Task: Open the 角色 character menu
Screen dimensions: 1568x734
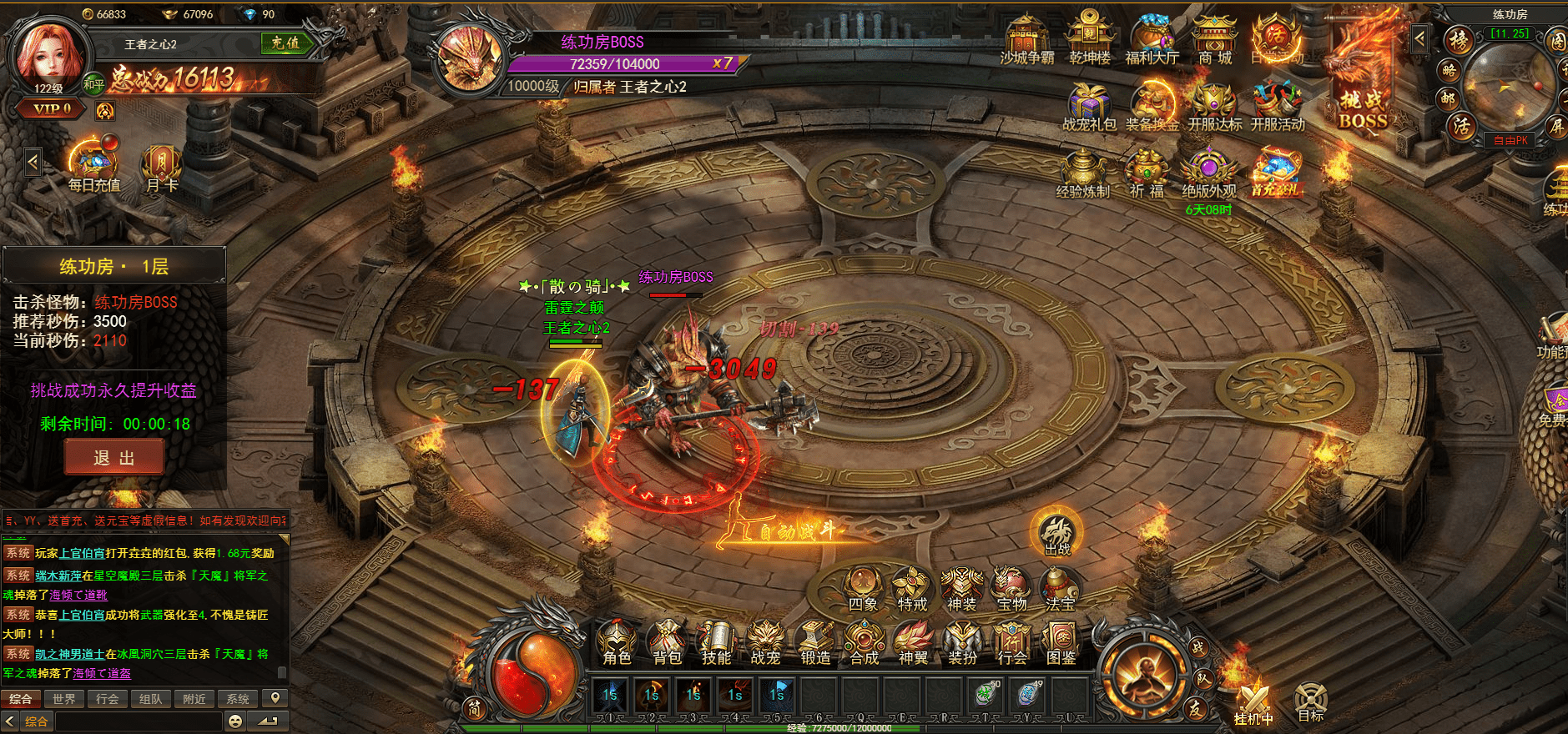Action: tap(617, 643)
